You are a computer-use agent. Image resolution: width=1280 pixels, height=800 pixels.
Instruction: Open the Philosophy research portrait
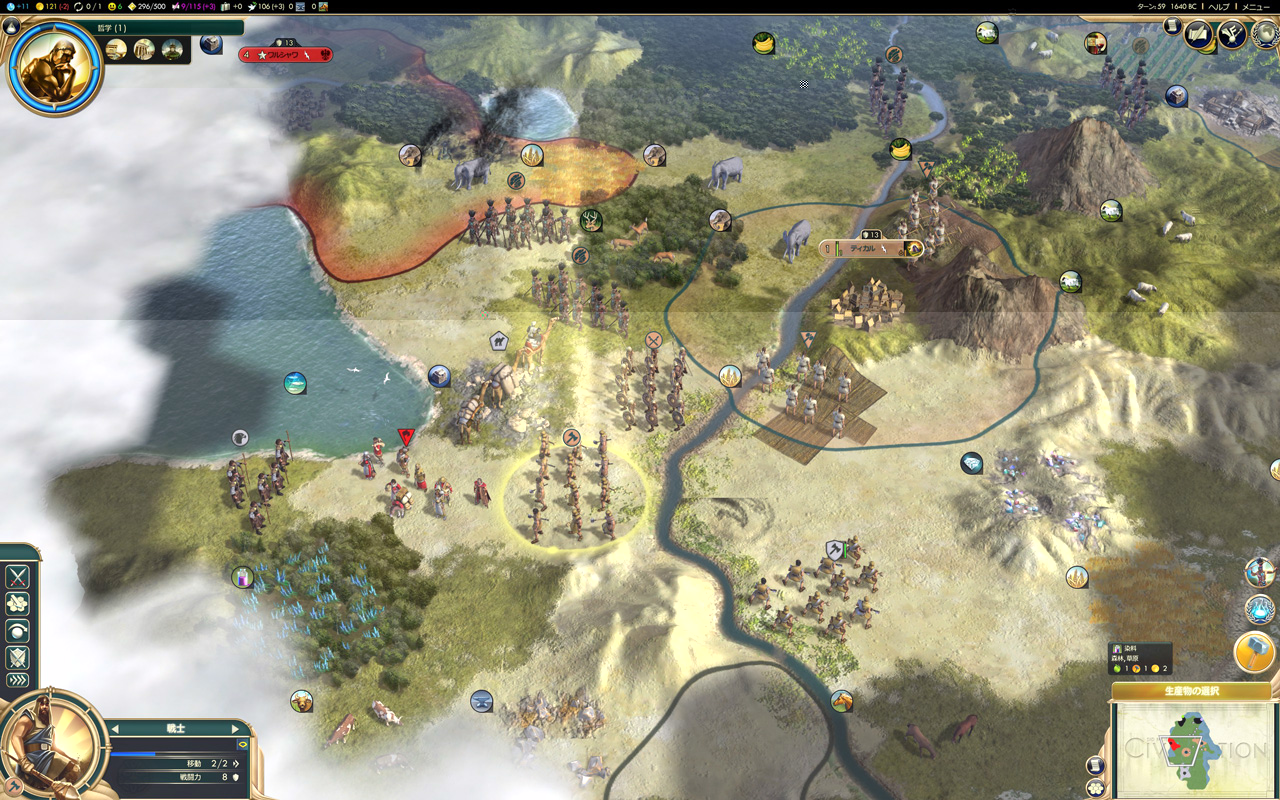55,65
